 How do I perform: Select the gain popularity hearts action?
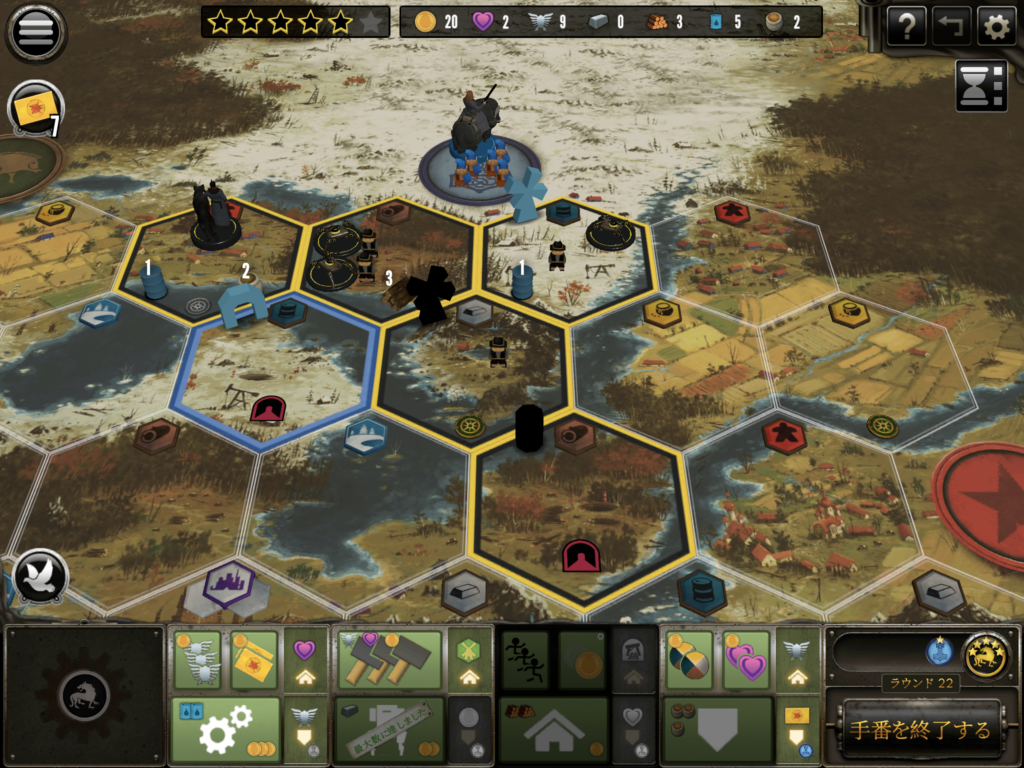(x=746, y=660)
